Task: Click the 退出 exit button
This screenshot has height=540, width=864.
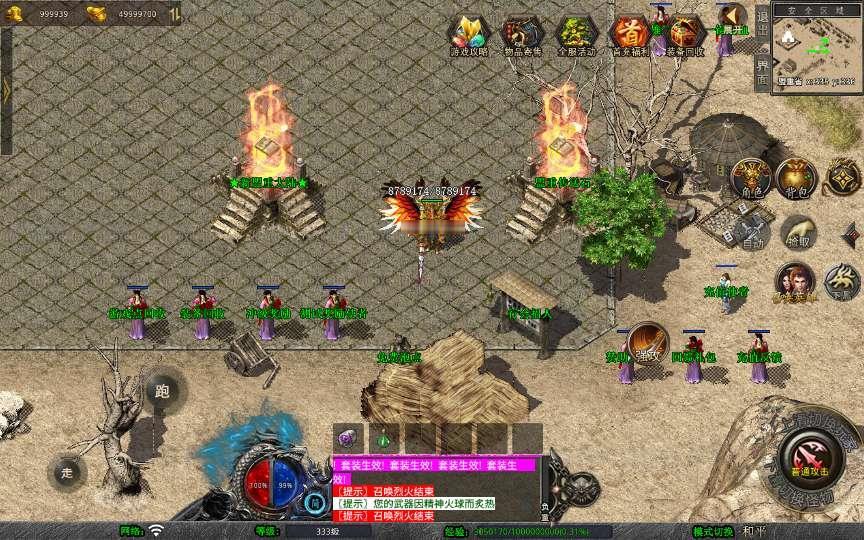Action: pyautogui.click(x=762, y=21)
